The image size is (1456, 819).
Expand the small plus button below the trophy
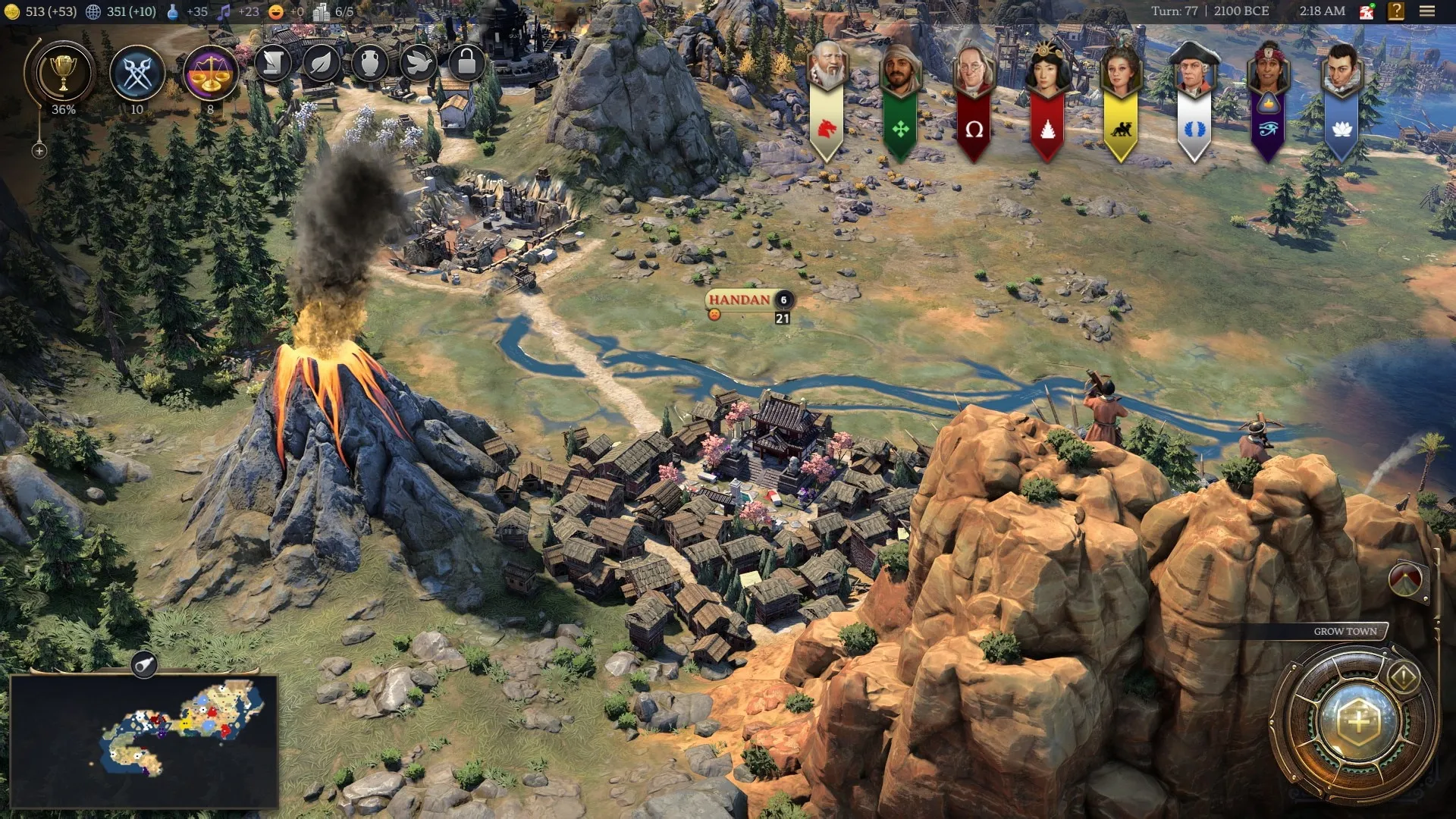coord(39,151)
